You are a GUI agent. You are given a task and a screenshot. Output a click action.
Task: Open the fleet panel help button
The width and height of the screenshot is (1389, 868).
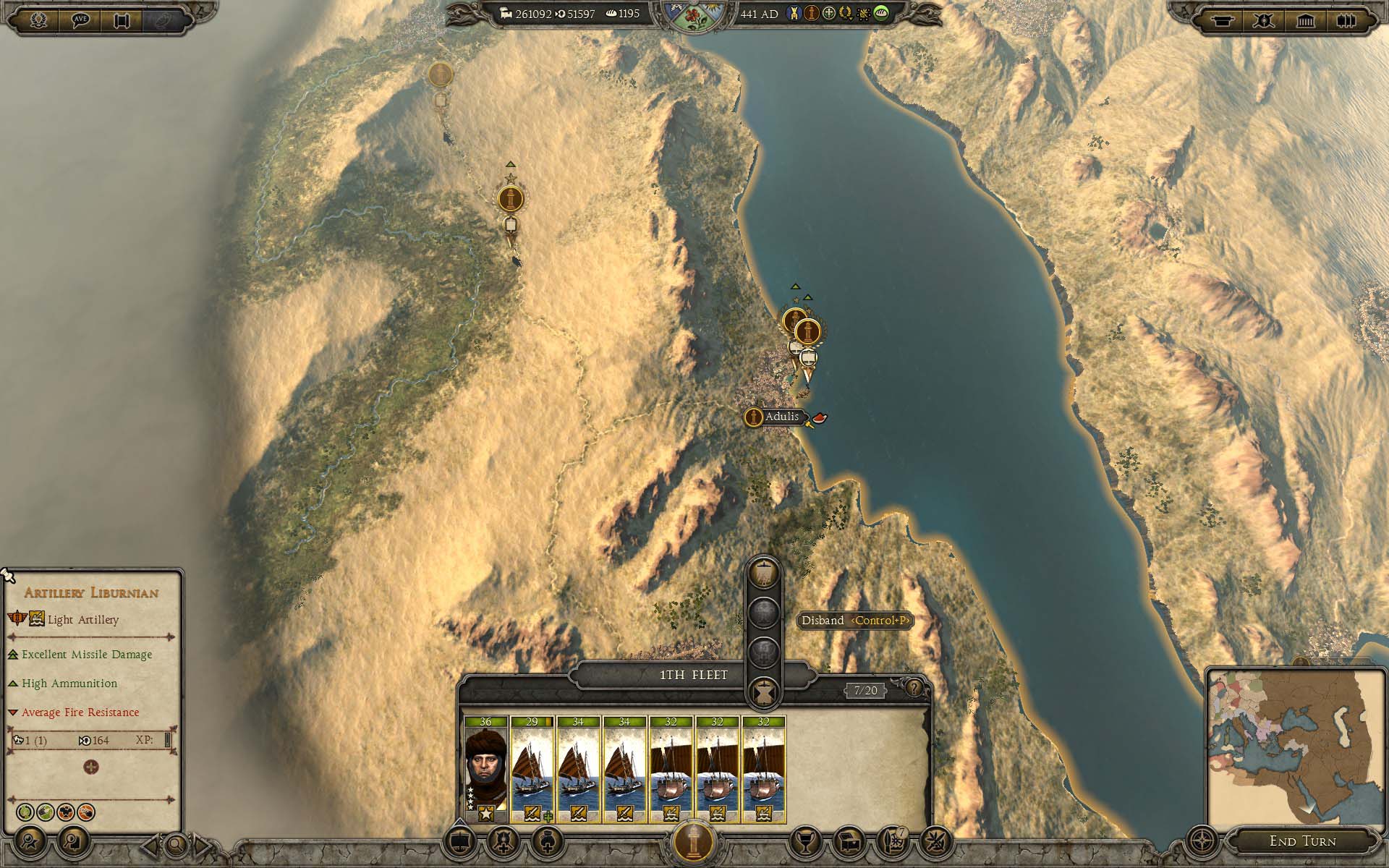point(914,687)
